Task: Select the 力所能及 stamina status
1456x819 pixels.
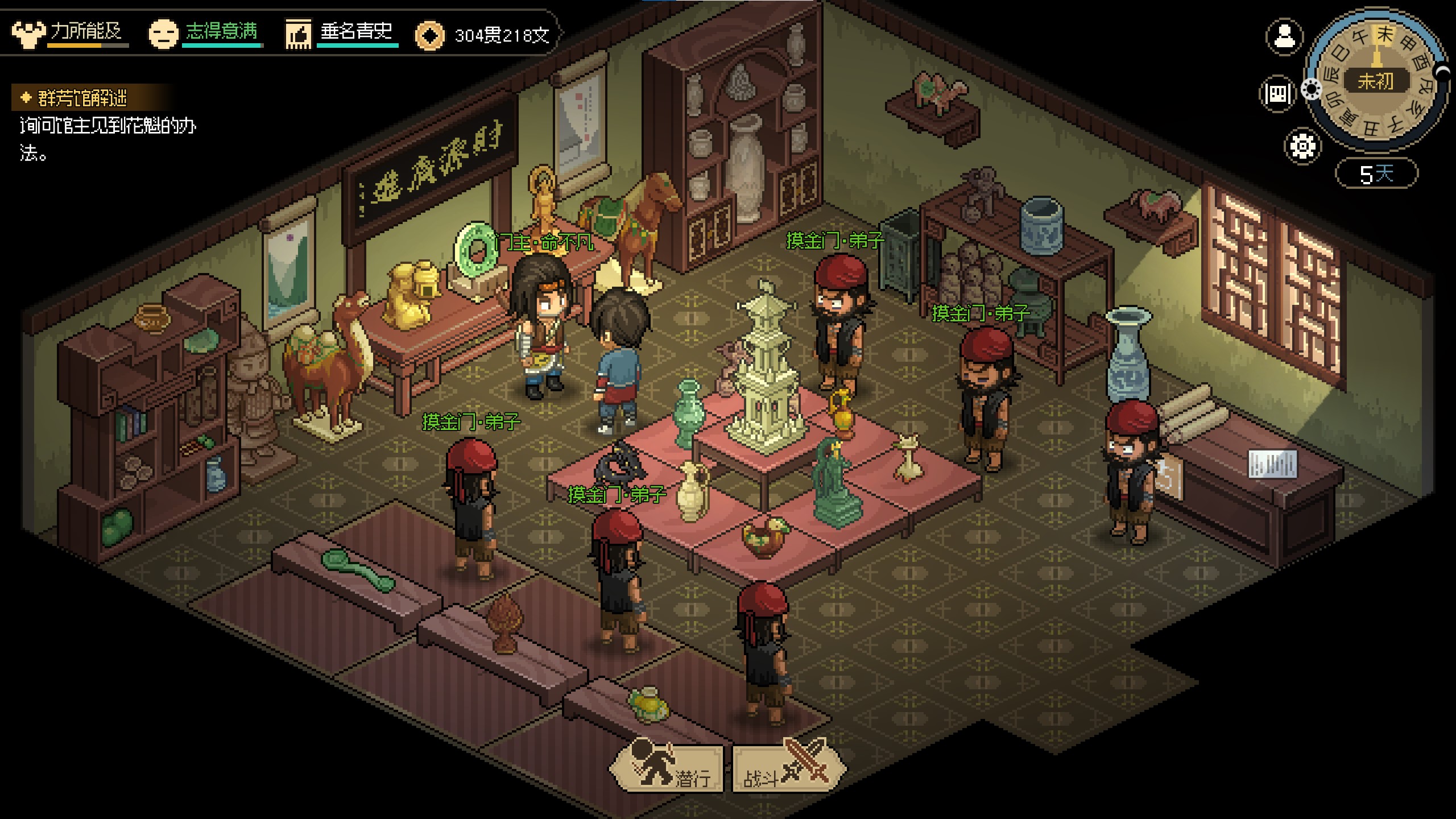Action: coord(71,33)
